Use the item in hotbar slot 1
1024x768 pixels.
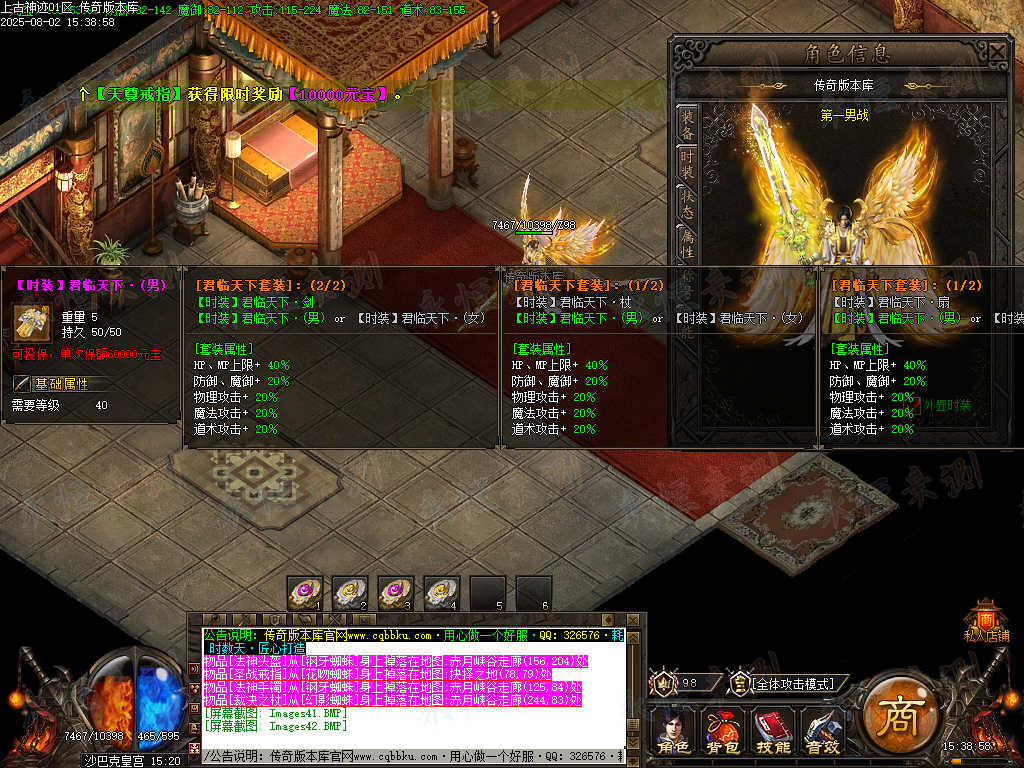point(305,593)
